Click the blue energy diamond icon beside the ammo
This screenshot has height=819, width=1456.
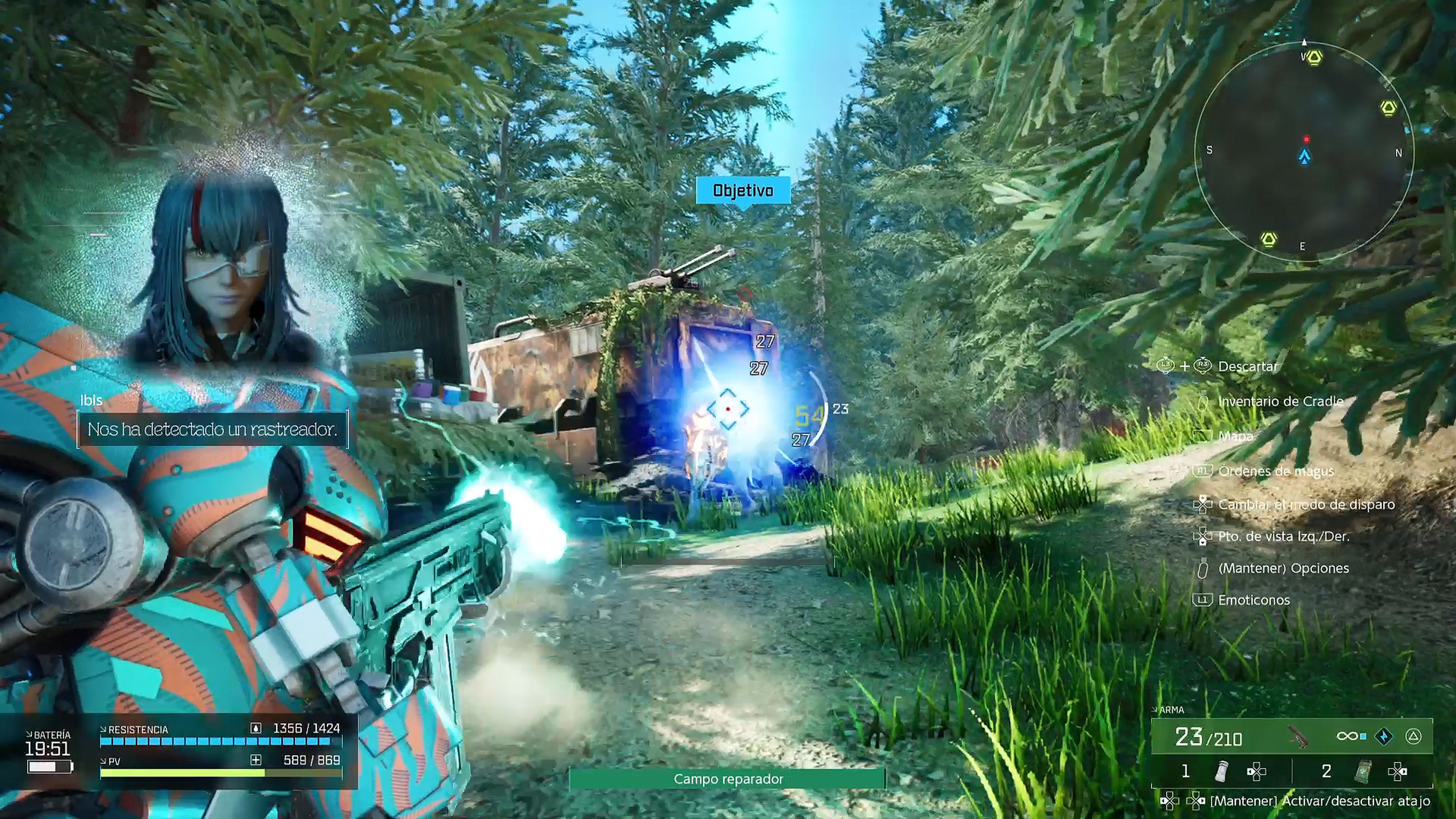click(1382, 736)
